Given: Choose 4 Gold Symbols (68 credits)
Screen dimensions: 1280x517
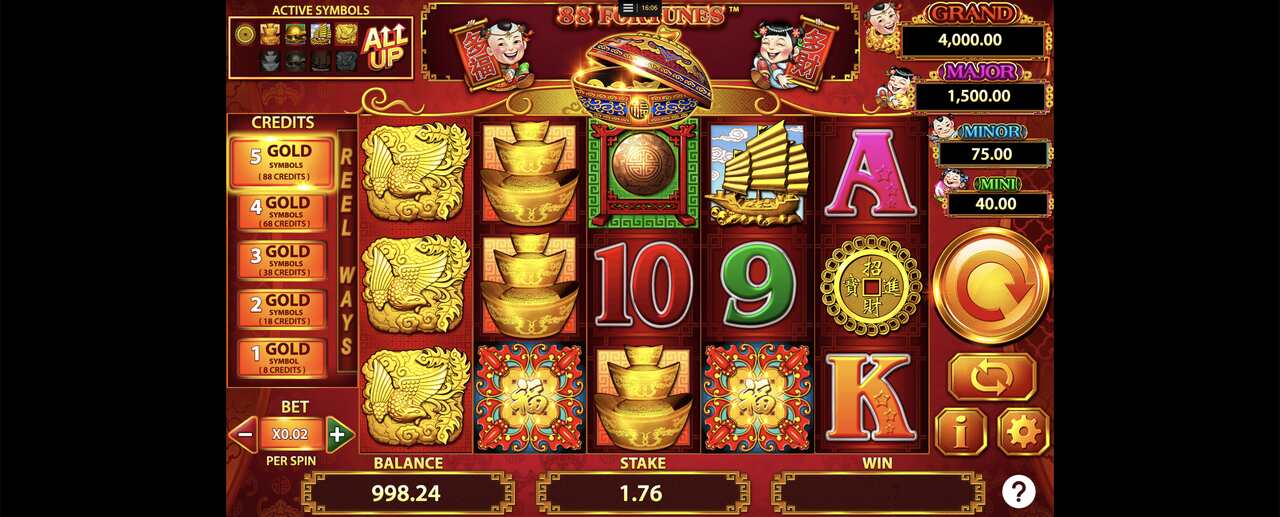Looking at the screenshot, I should point(282,212).
